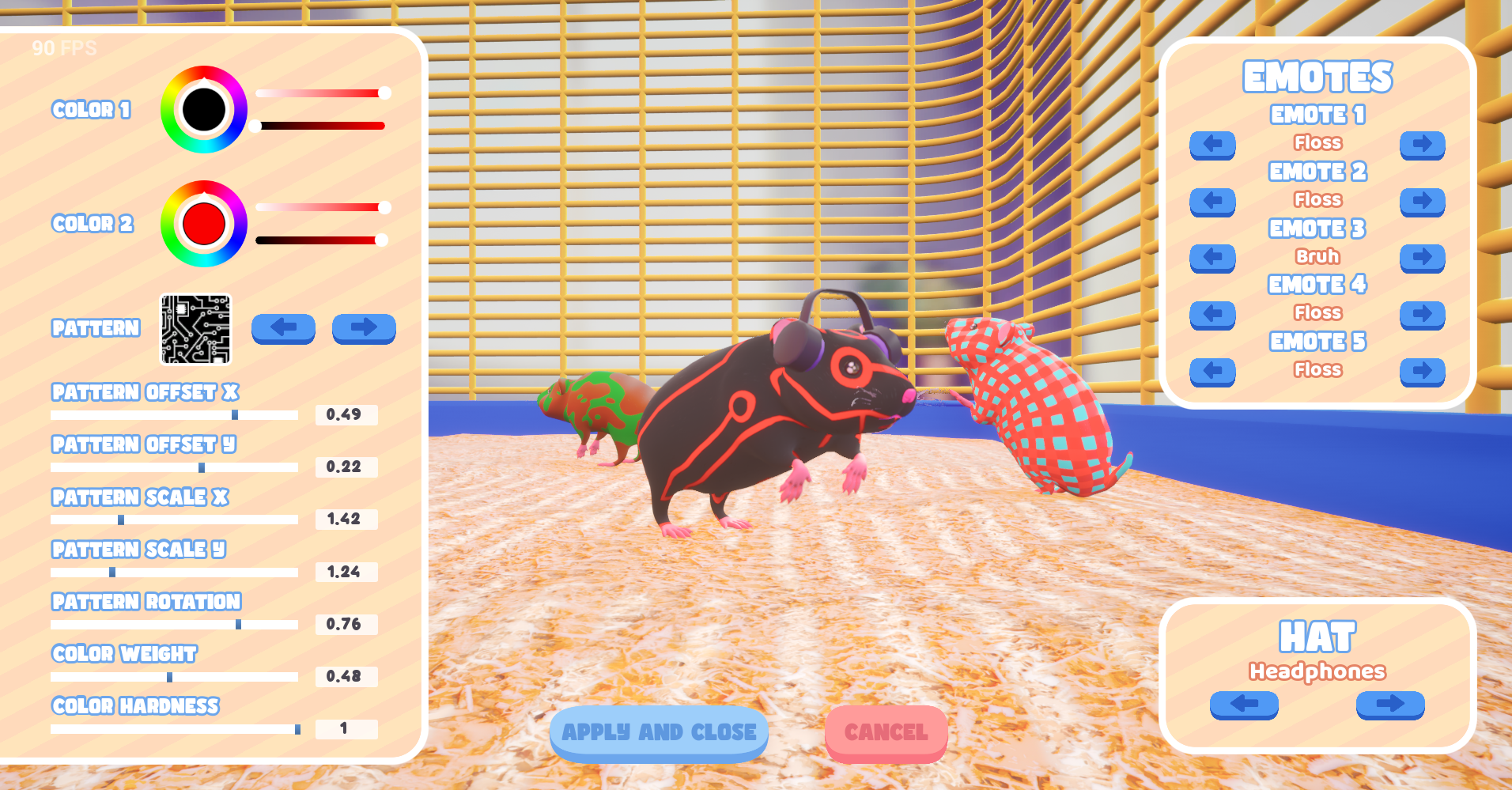
Task: Select the Pattern Offset X value field
Action: [x=346, y=414]
